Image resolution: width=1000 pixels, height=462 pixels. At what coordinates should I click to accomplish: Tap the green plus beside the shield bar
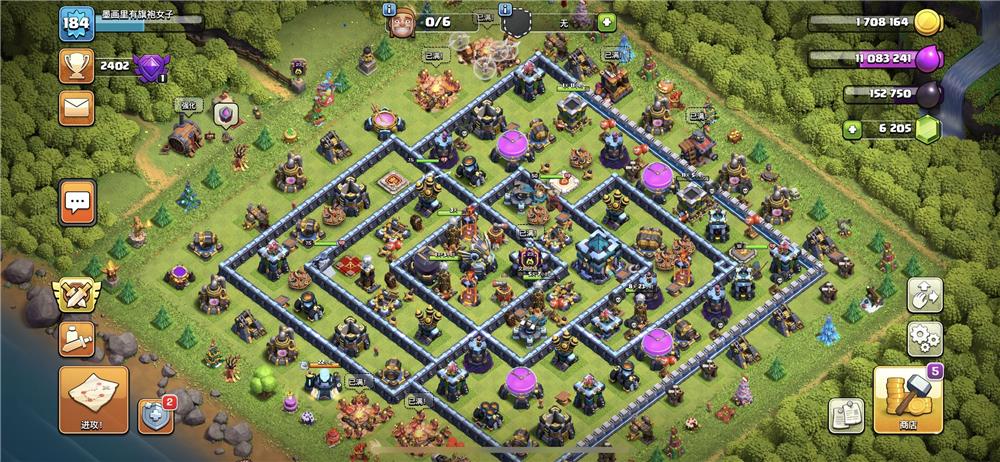(607, 22)
